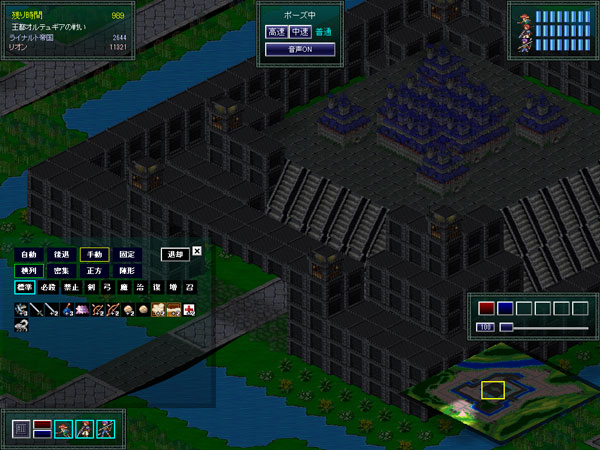The height and width of the screenshot is (450, 600).
Task: Select the 自動 auto command
Action: point(29,254)
